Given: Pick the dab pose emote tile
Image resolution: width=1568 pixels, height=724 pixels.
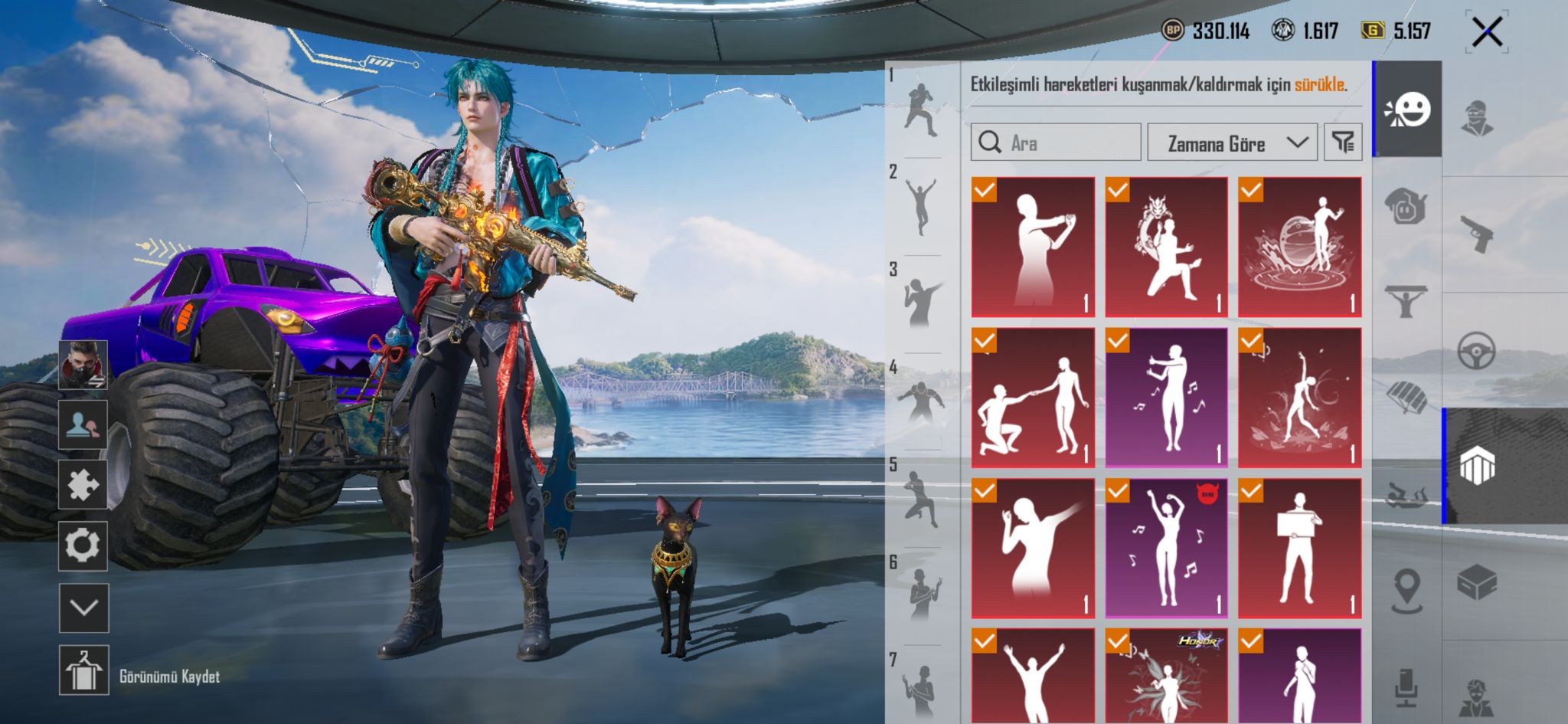Looking at the screenshot, I should 1032,548.
